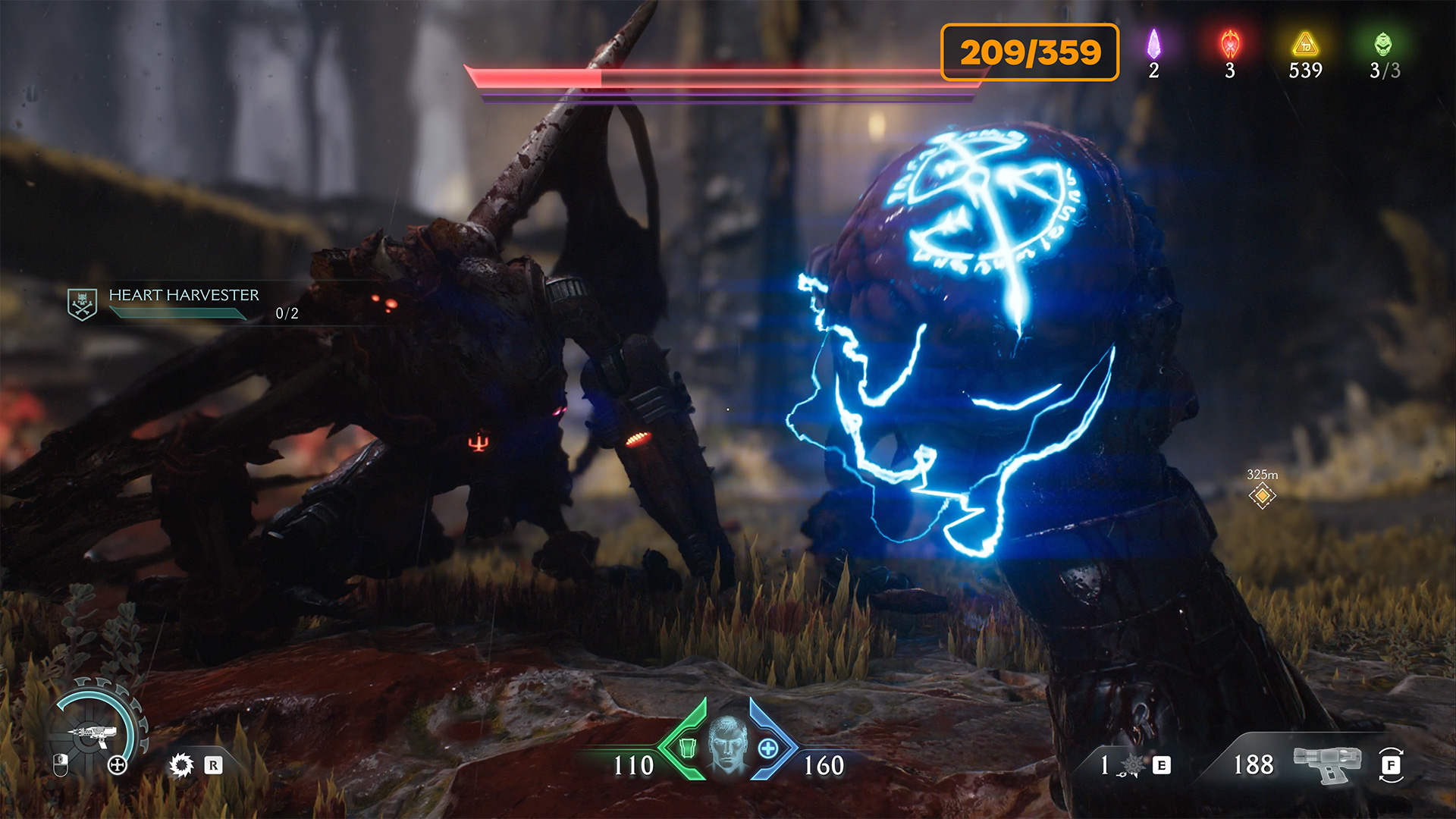
Task: Select the blue health cross icon
Action: click(768, 748)
